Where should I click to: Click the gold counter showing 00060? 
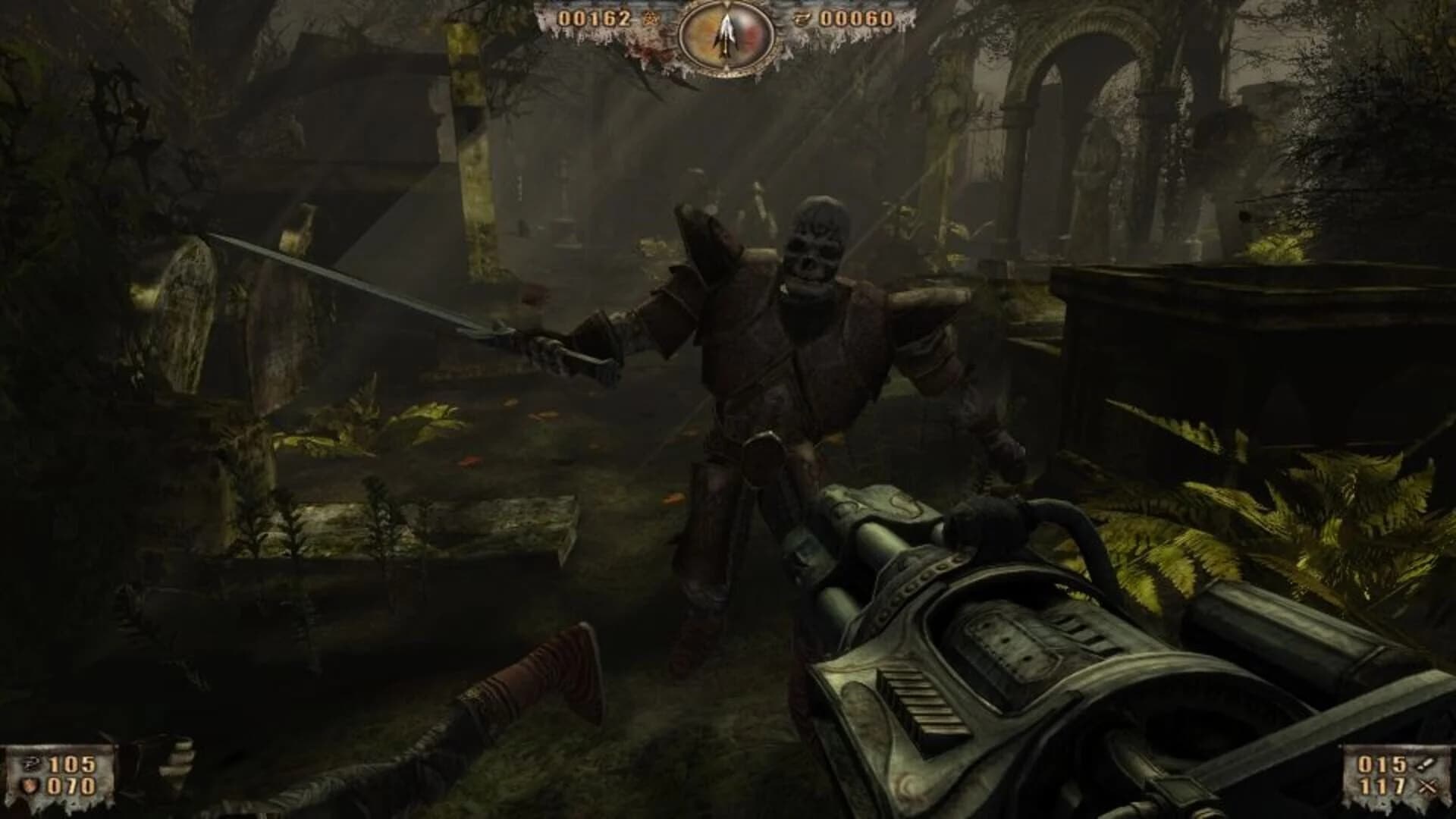click(x=858, y=19)
